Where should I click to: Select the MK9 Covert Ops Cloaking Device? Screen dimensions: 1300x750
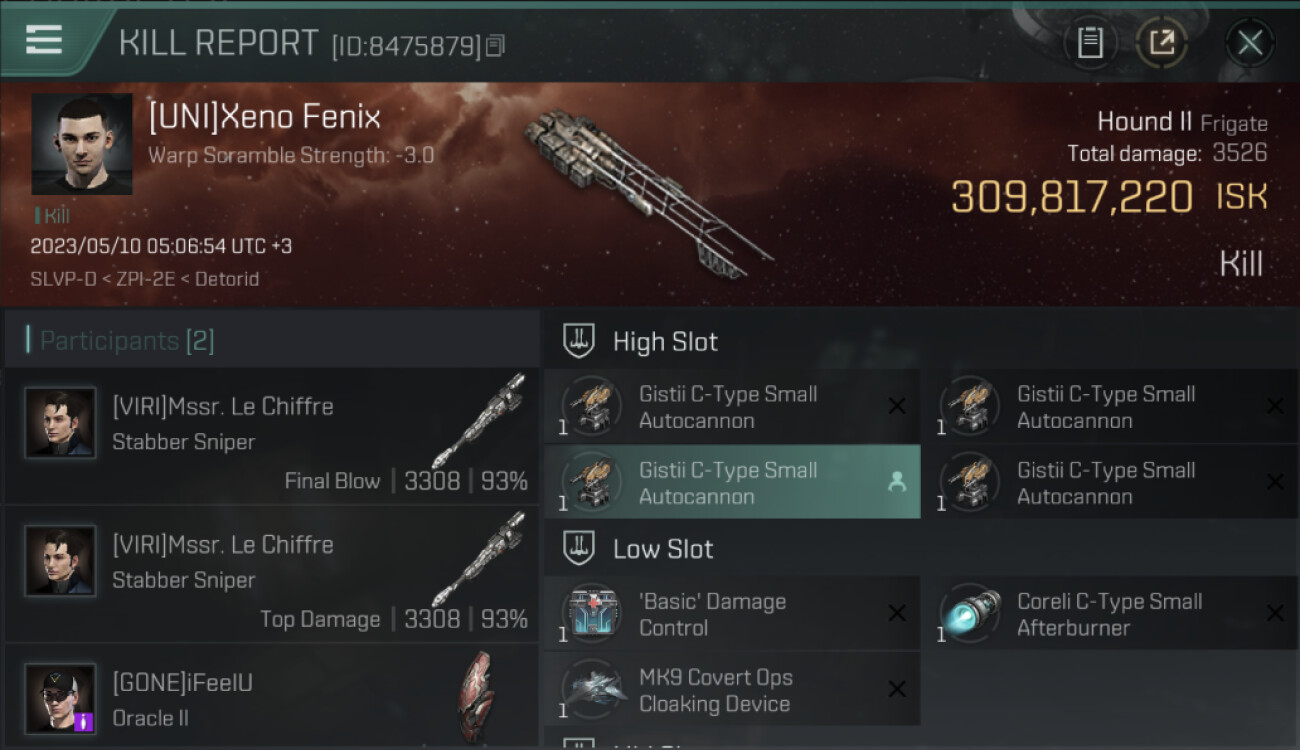(731, 690)
